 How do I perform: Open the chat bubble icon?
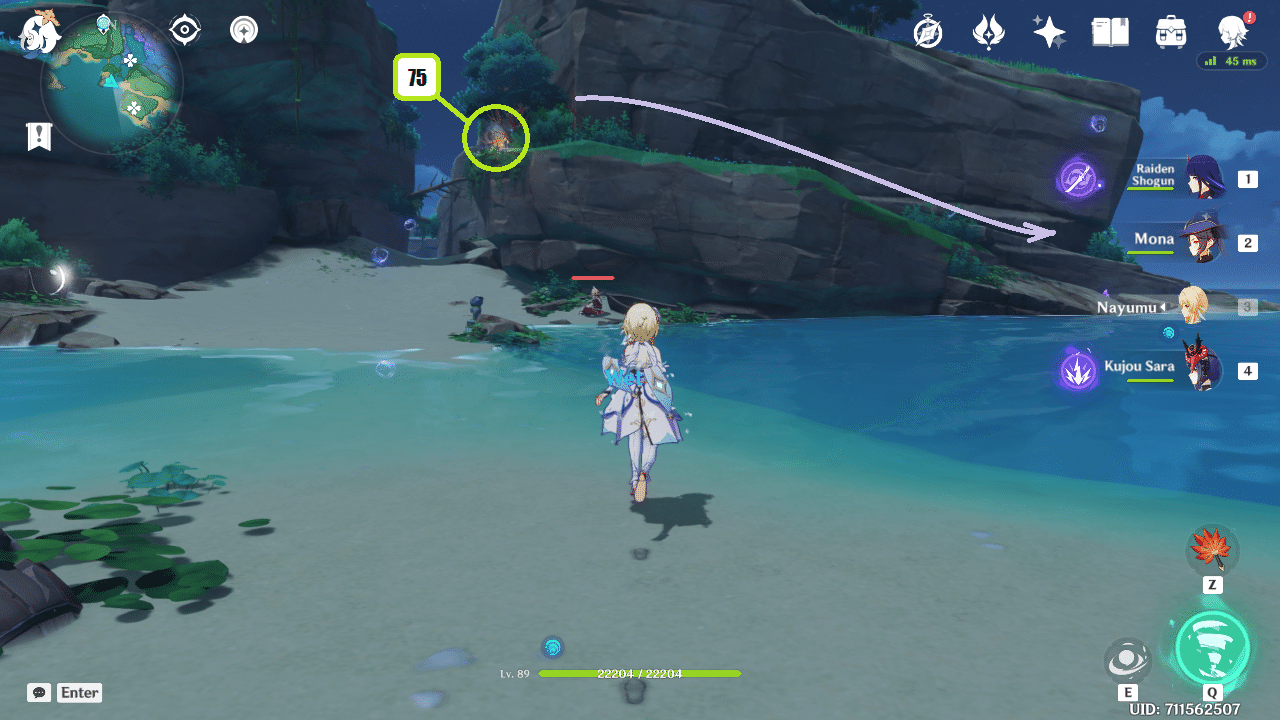[38, 692]
